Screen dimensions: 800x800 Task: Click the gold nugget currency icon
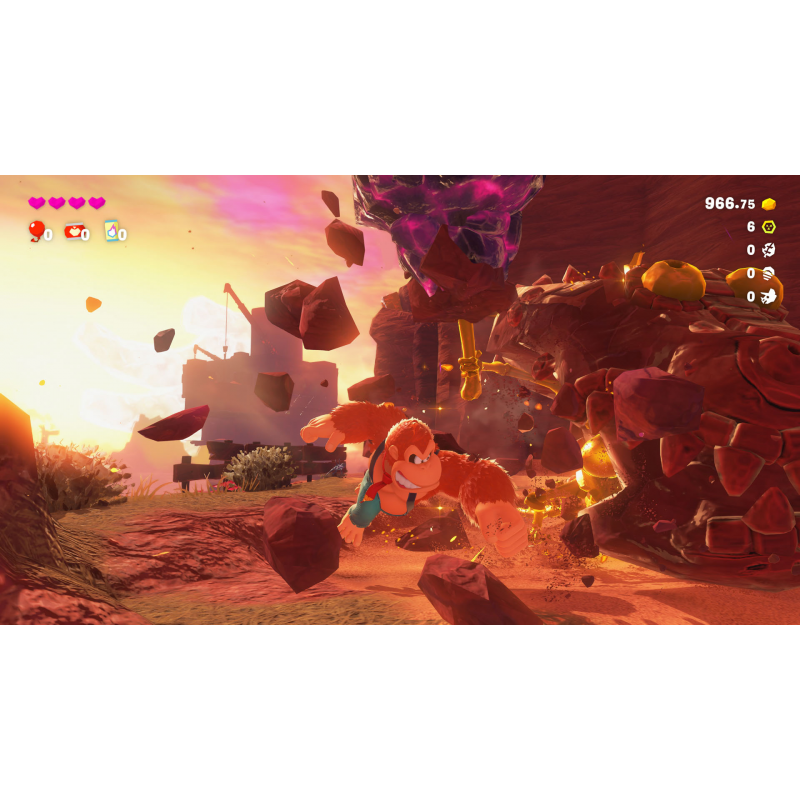[768, 204]
